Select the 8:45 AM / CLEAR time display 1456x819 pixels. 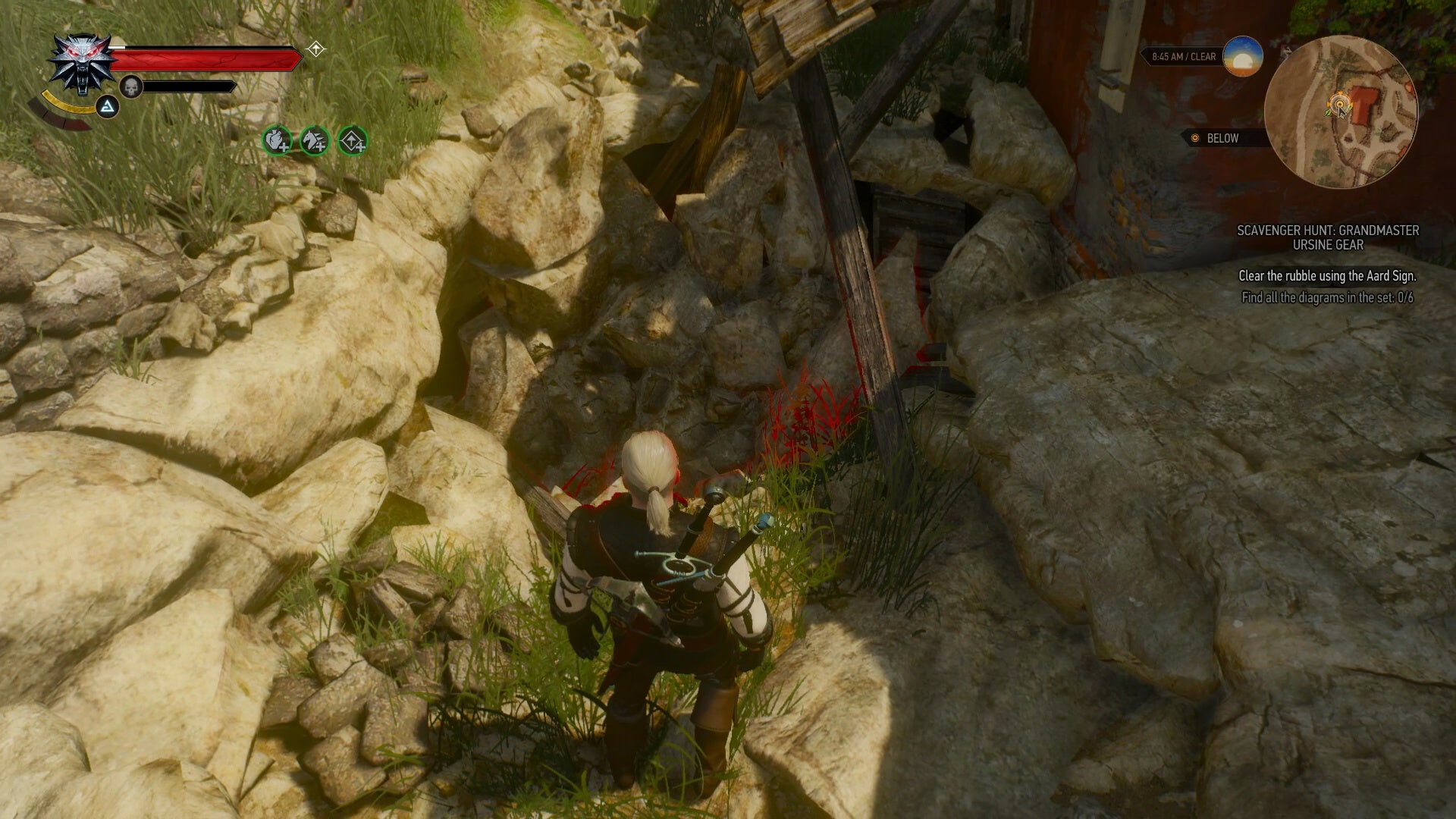[1183, 55]
